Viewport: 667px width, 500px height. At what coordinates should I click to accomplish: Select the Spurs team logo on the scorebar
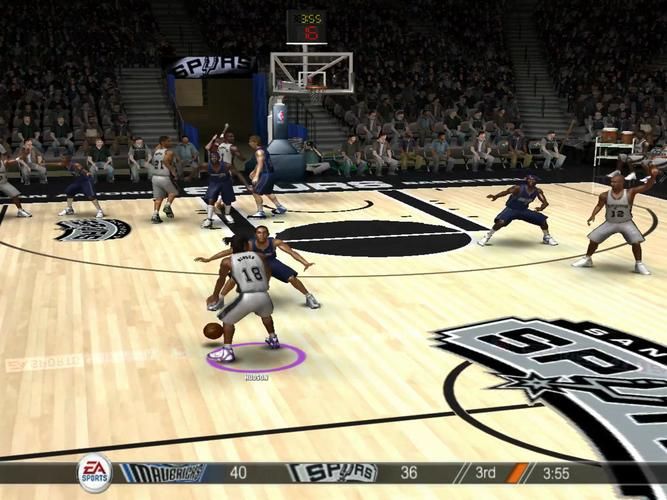pos(331,473)
